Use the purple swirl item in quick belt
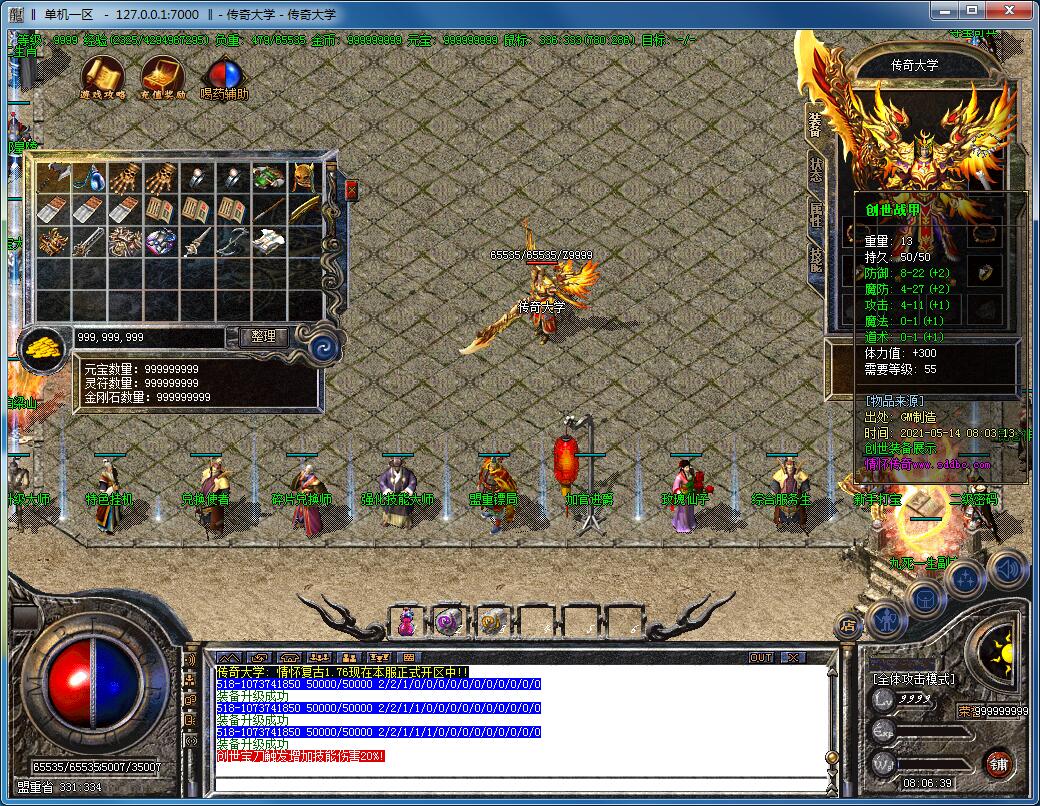The width and height of the screenshot is (1040, 806). pos(448,622)
